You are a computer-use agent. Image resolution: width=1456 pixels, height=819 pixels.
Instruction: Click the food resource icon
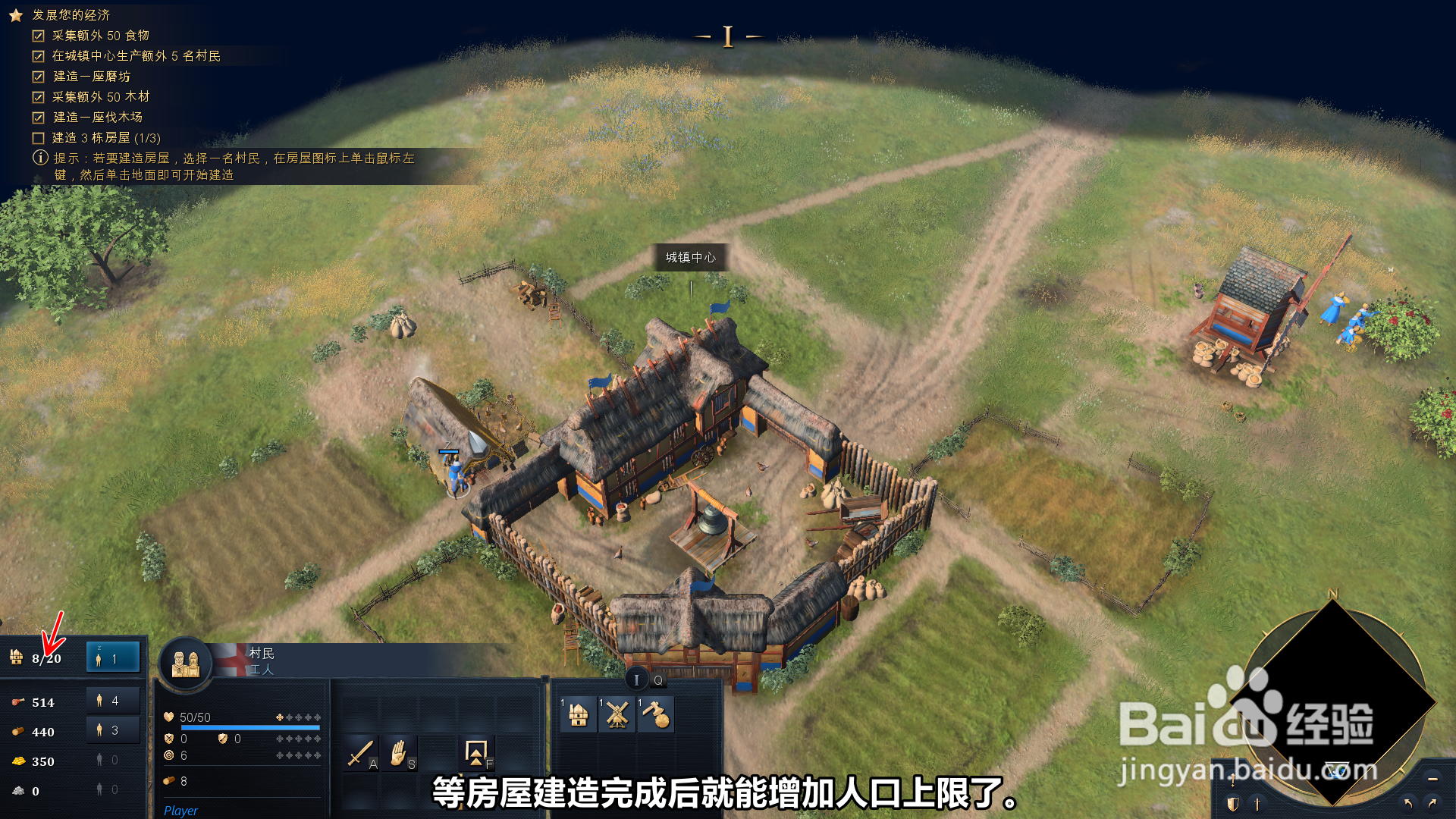(x=17, y=701)
